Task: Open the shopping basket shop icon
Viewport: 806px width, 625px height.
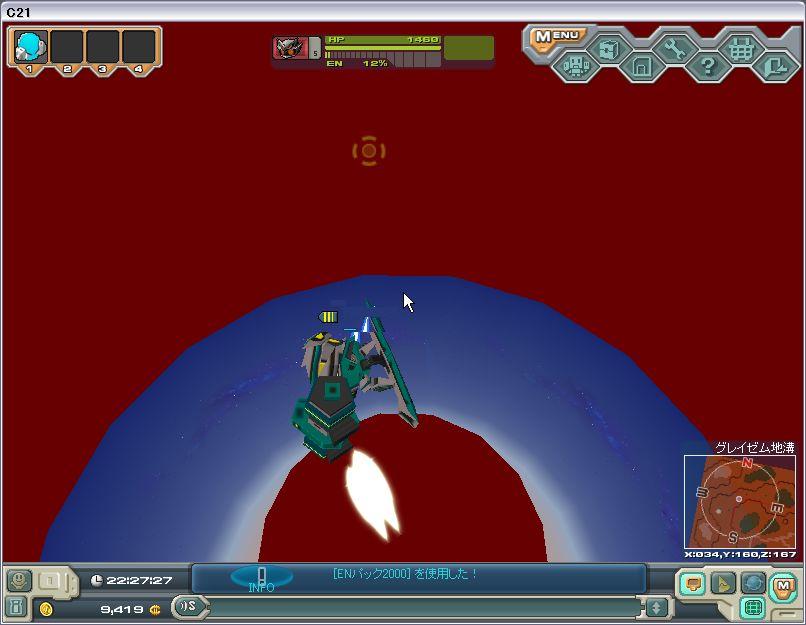Action: point(740,48)
